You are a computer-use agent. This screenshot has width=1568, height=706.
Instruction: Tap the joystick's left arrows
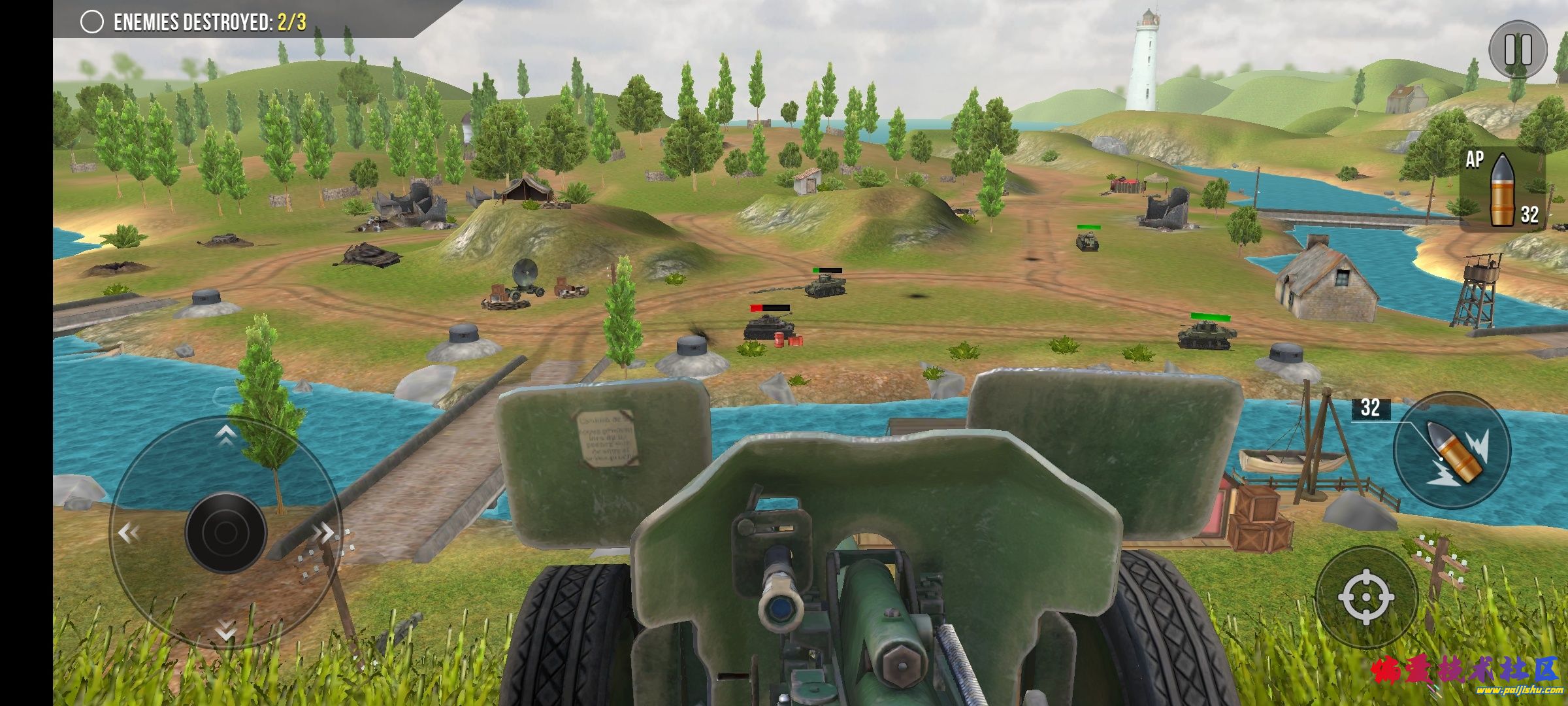(128, 533)
